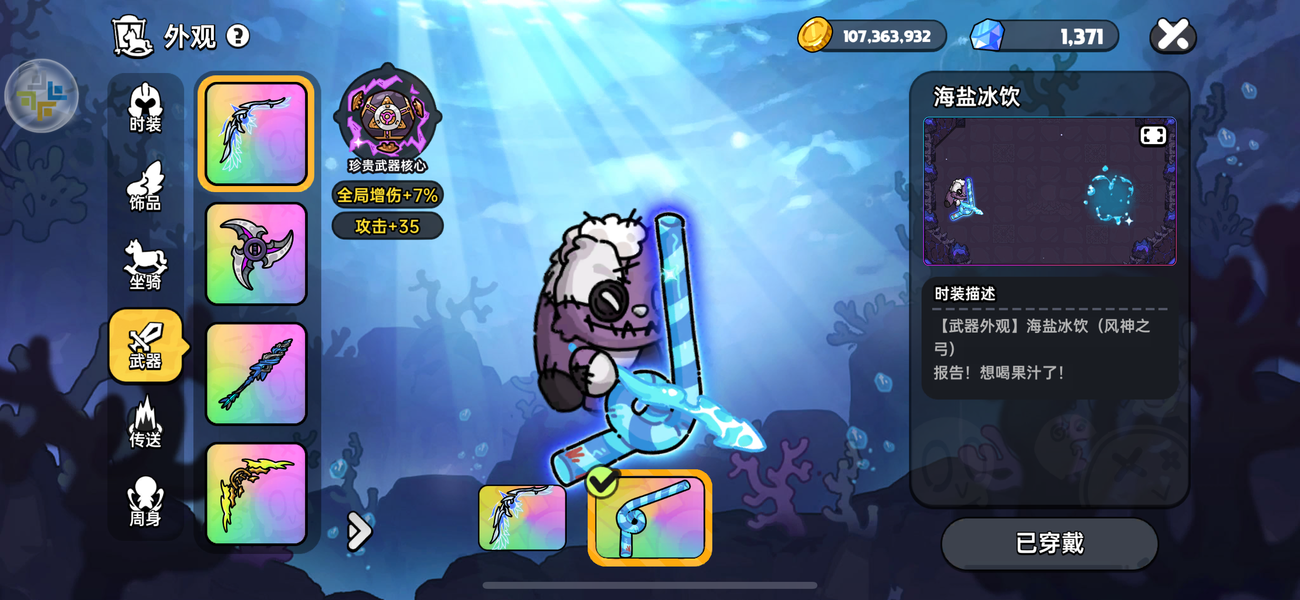Close the appearance screen with X

tap(1173, 36)
